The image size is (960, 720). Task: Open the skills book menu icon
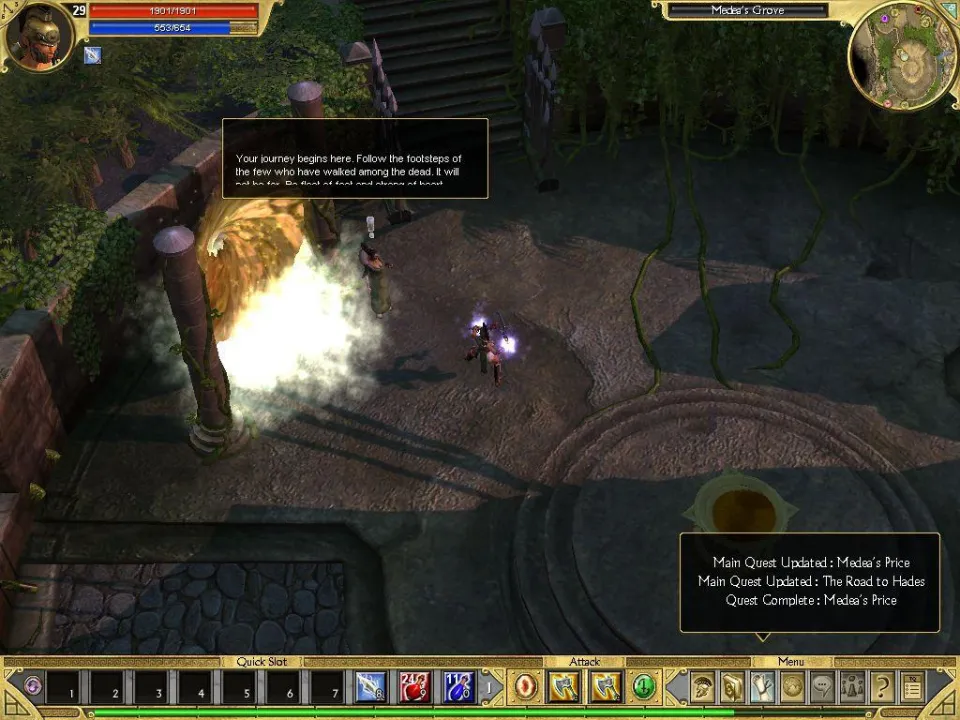[x=733, y=686]
